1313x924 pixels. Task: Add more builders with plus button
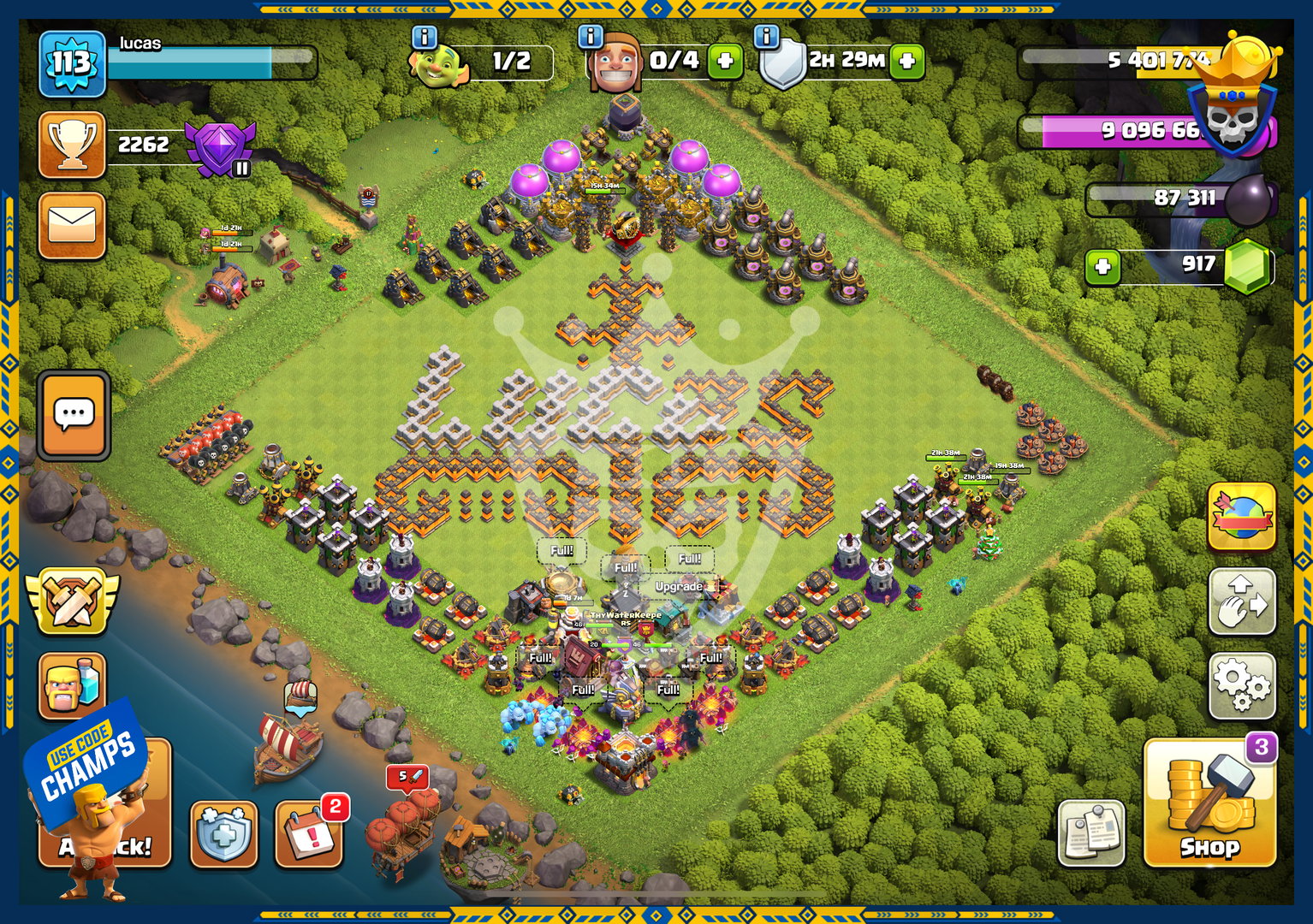point(725,62)
